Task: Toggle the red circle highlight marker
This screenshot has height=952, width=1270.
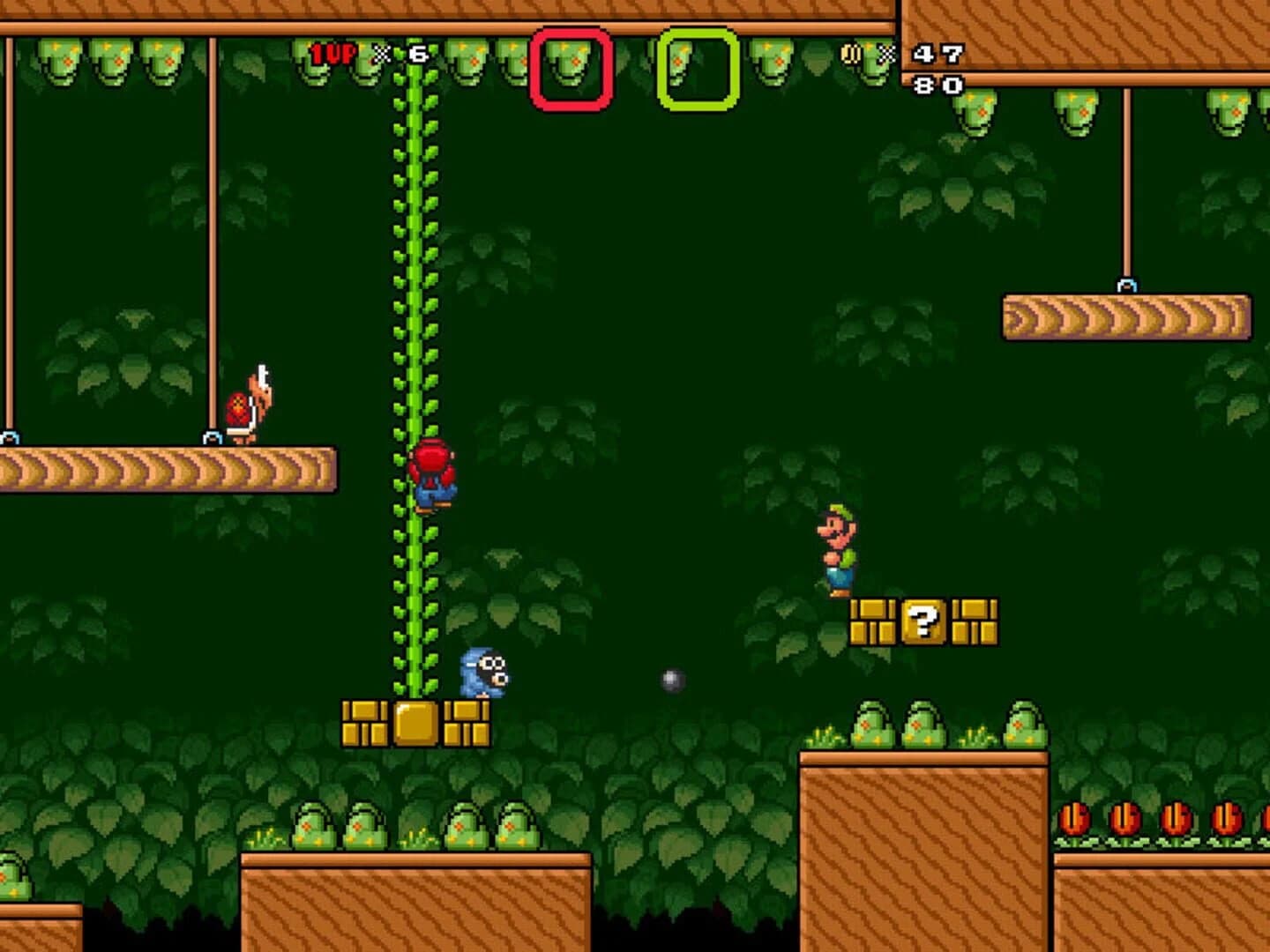Action: [x=571, y=71]
